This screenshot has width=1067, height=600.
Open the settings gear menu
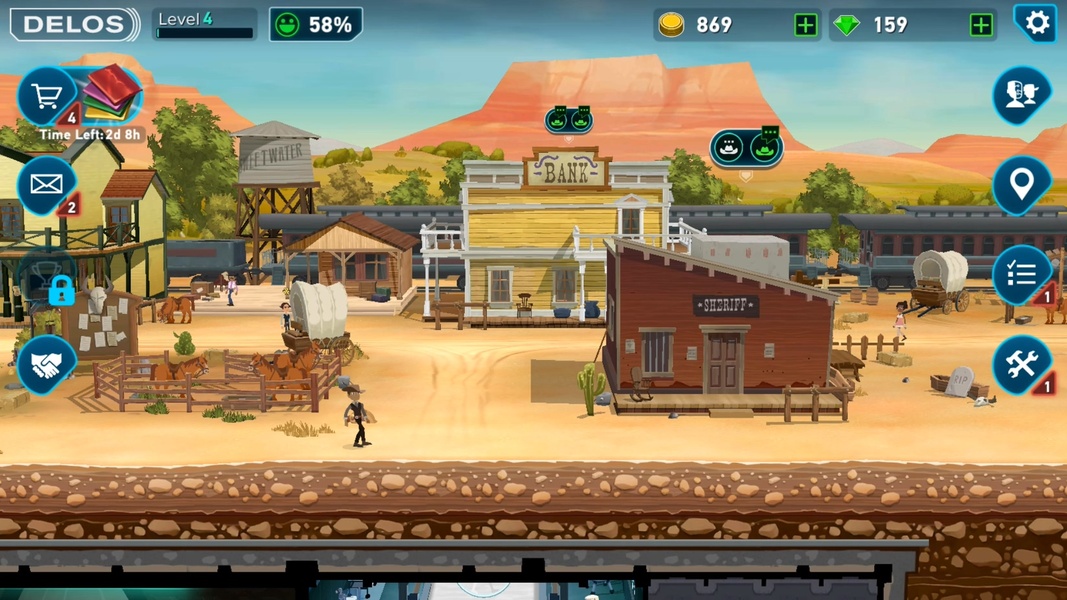coord(1037,23)
